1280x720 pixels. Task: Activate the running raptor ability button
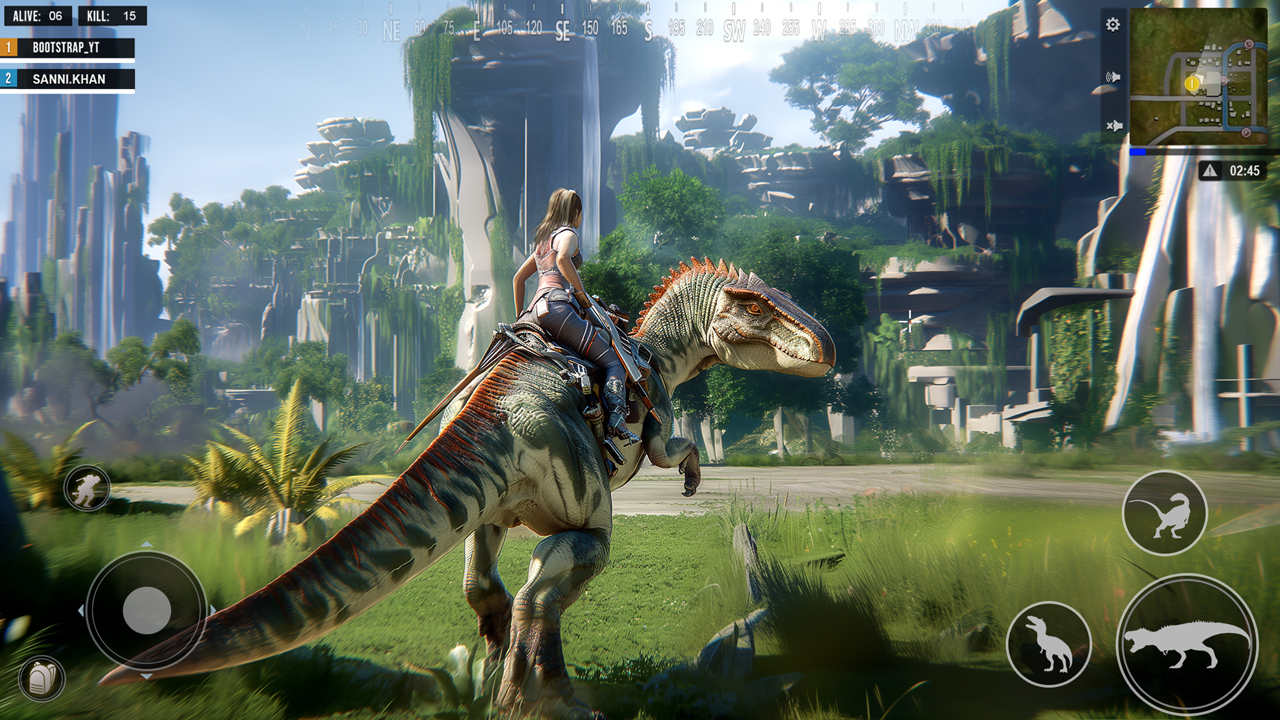click(x=1164, y=513)
